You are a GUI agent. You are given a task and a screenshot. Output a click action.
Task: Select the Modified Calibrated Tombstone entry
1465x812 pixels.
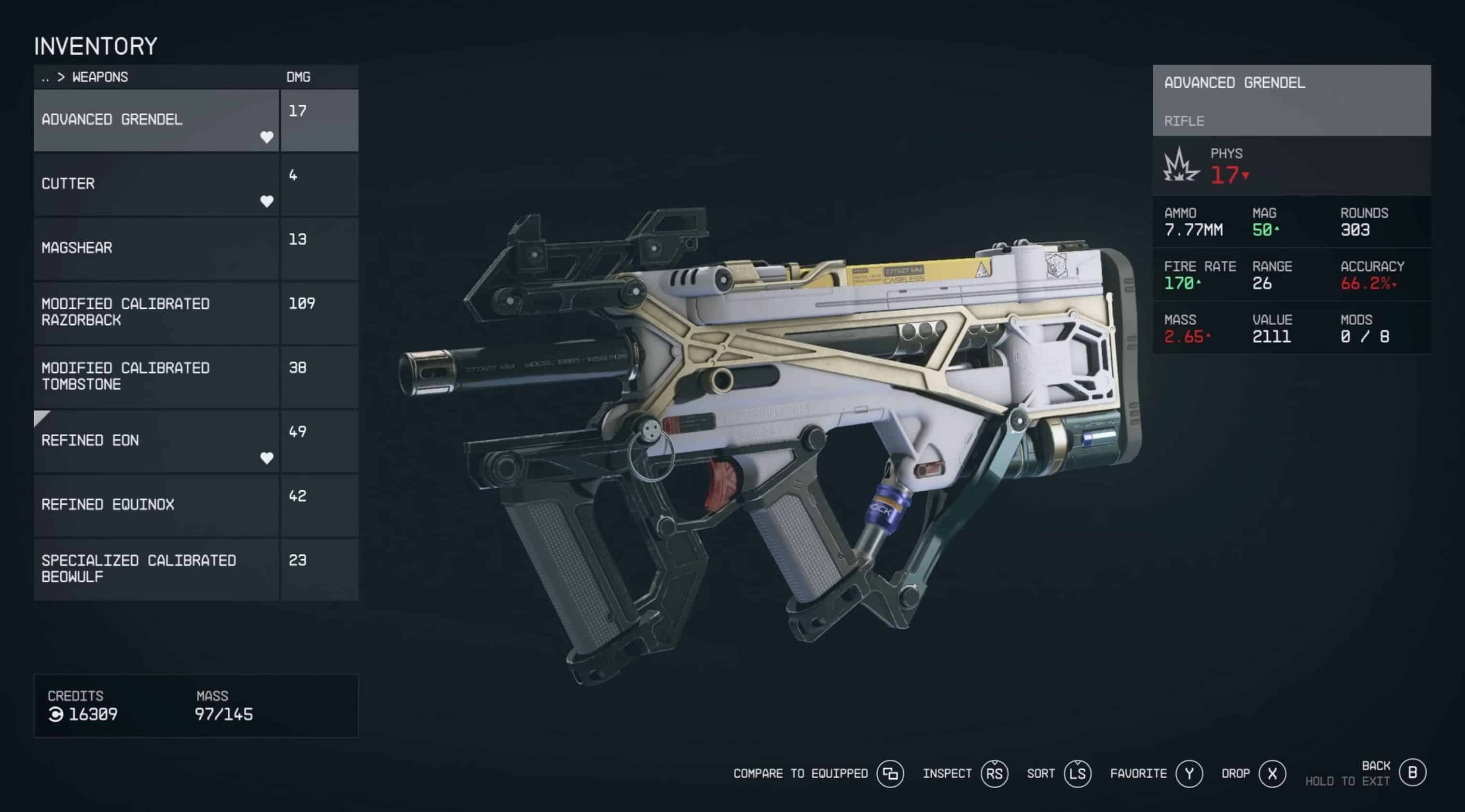[156, 376]
